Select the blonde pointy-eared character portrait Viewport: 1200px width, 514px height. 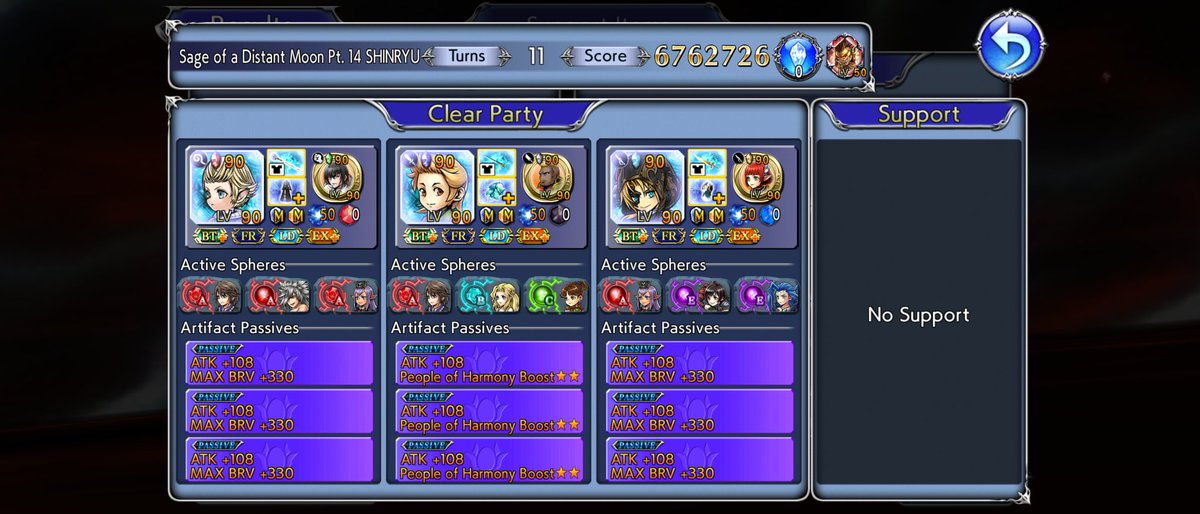click(226, 187)
